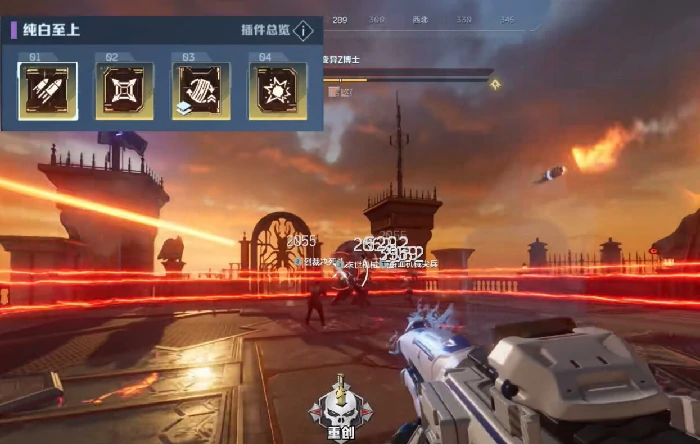Choose the 02 converging arrows plugin slot
The height and width of the screenshot is (444, 700).
[x=124, y=91]
